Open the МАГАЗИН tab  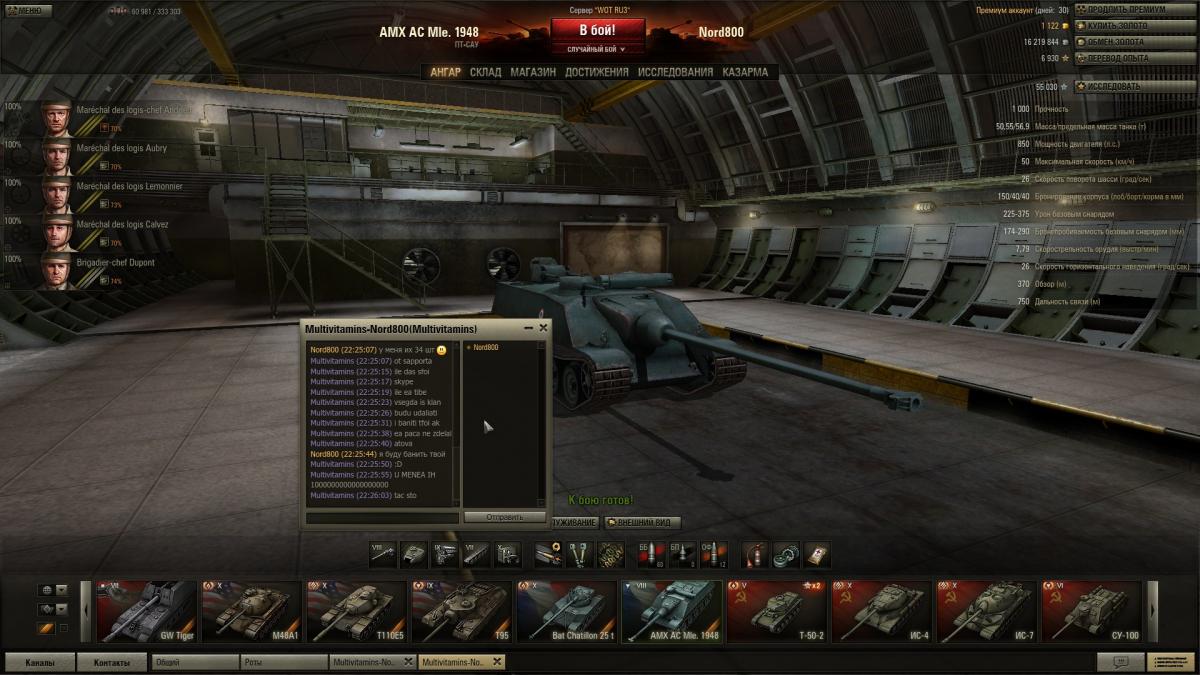[533, 72]
